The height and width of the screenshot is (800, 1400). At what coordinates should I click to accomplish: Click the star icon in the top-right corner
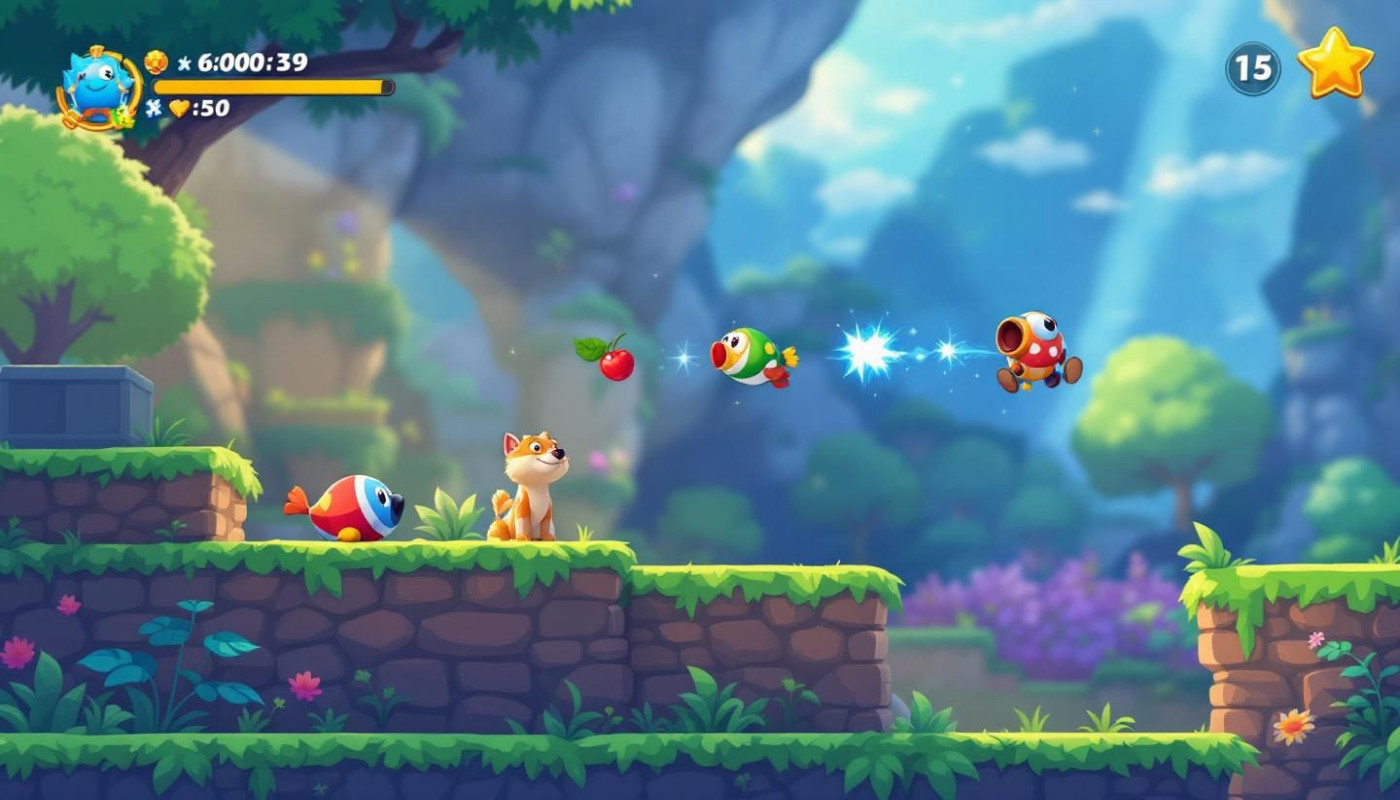(x=1337, y=65)
